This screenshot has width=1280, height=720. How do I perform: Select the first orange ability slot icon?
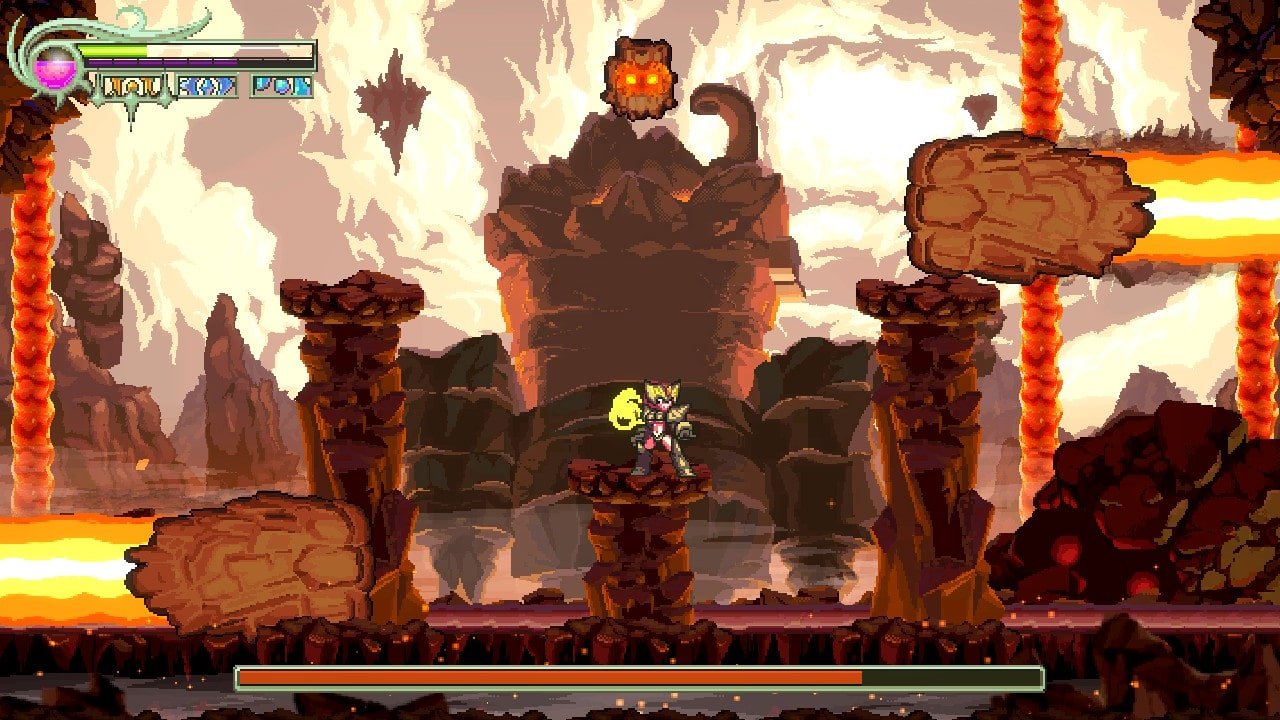[133, 85]
